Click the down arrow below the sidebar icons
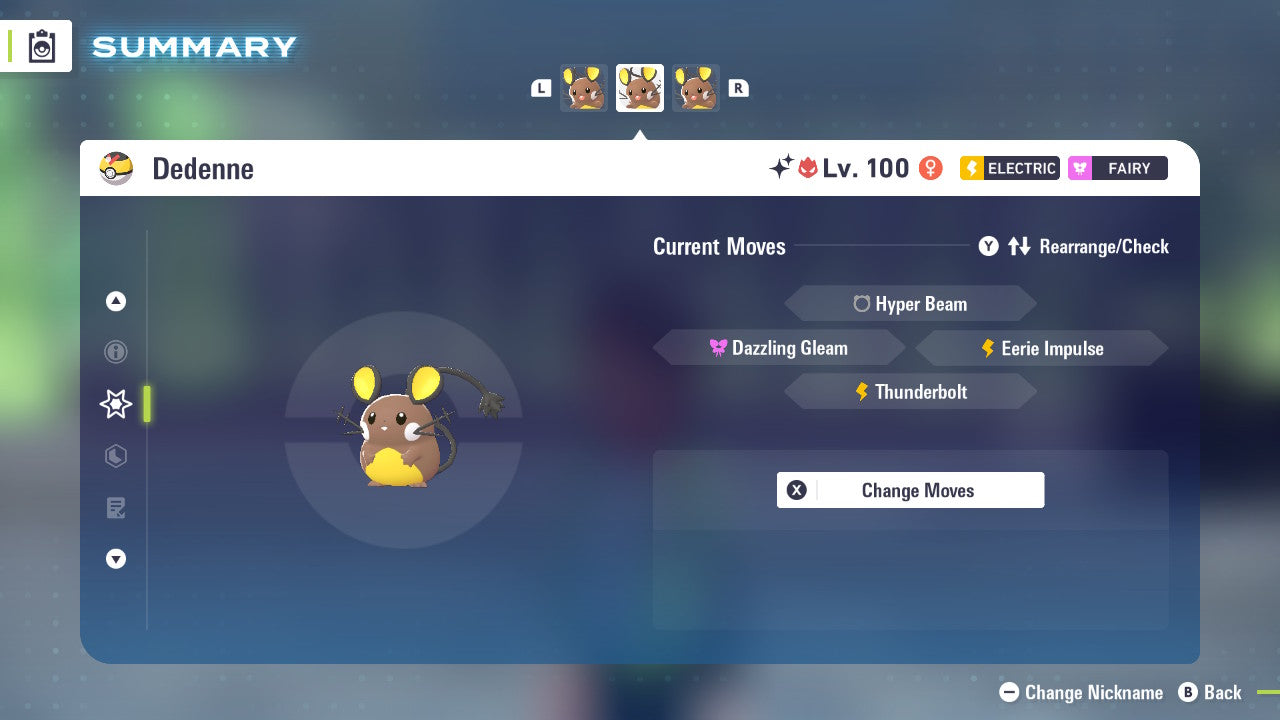This screenshot has height=720, width=1280. click(115, 559)
